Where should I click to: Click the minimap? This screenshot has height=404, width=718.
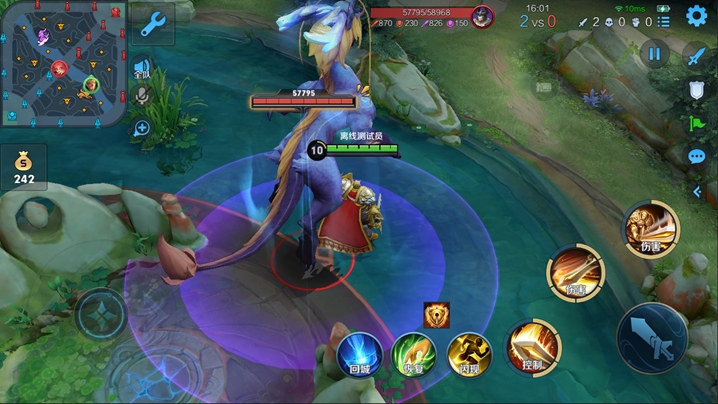63,63
